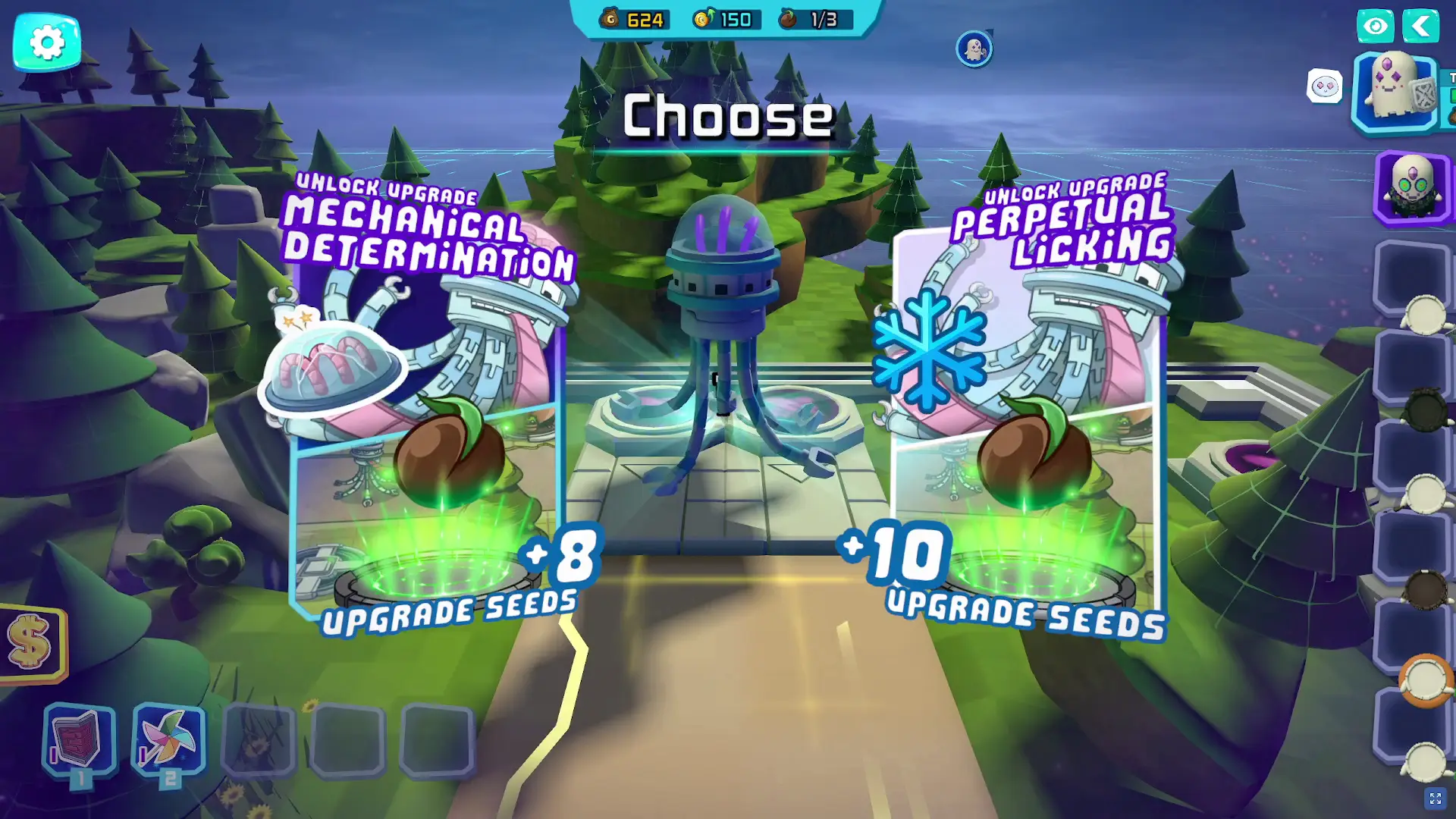Expand the fullscreen icon at bottom right

tap(1436, 797)
